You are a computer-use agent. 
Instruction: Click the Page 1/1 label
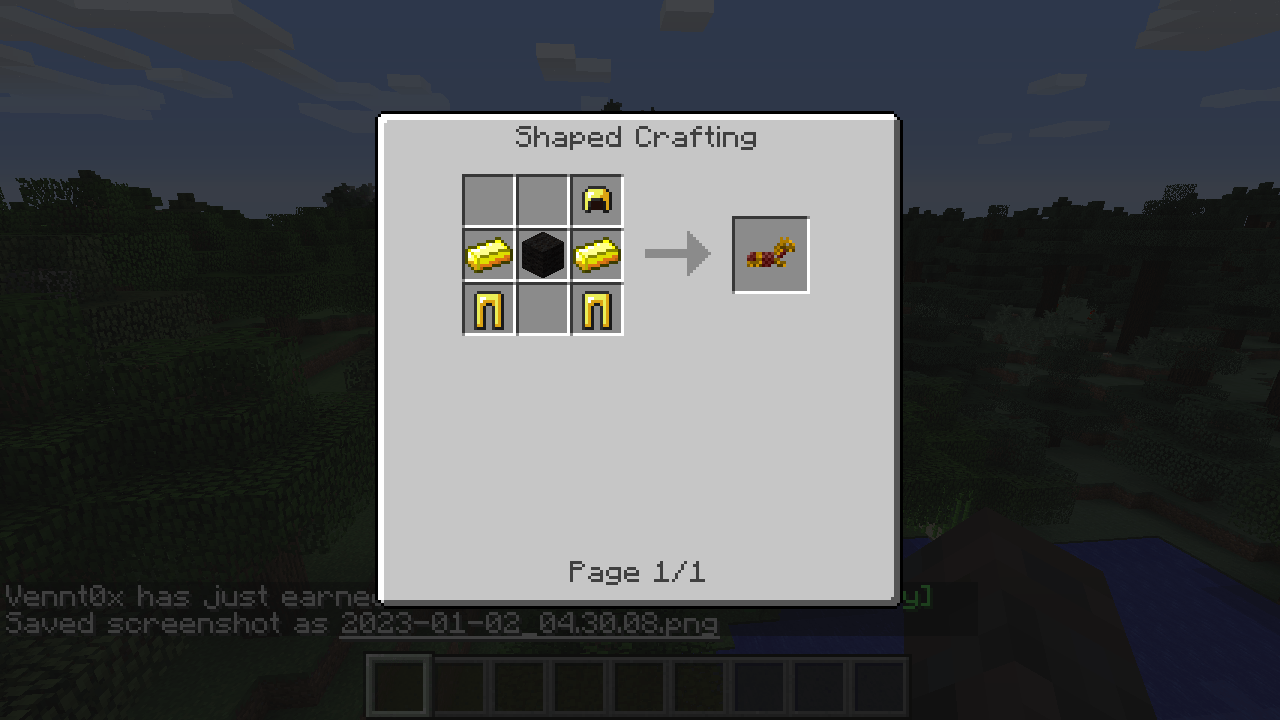(x=637, y=572)
